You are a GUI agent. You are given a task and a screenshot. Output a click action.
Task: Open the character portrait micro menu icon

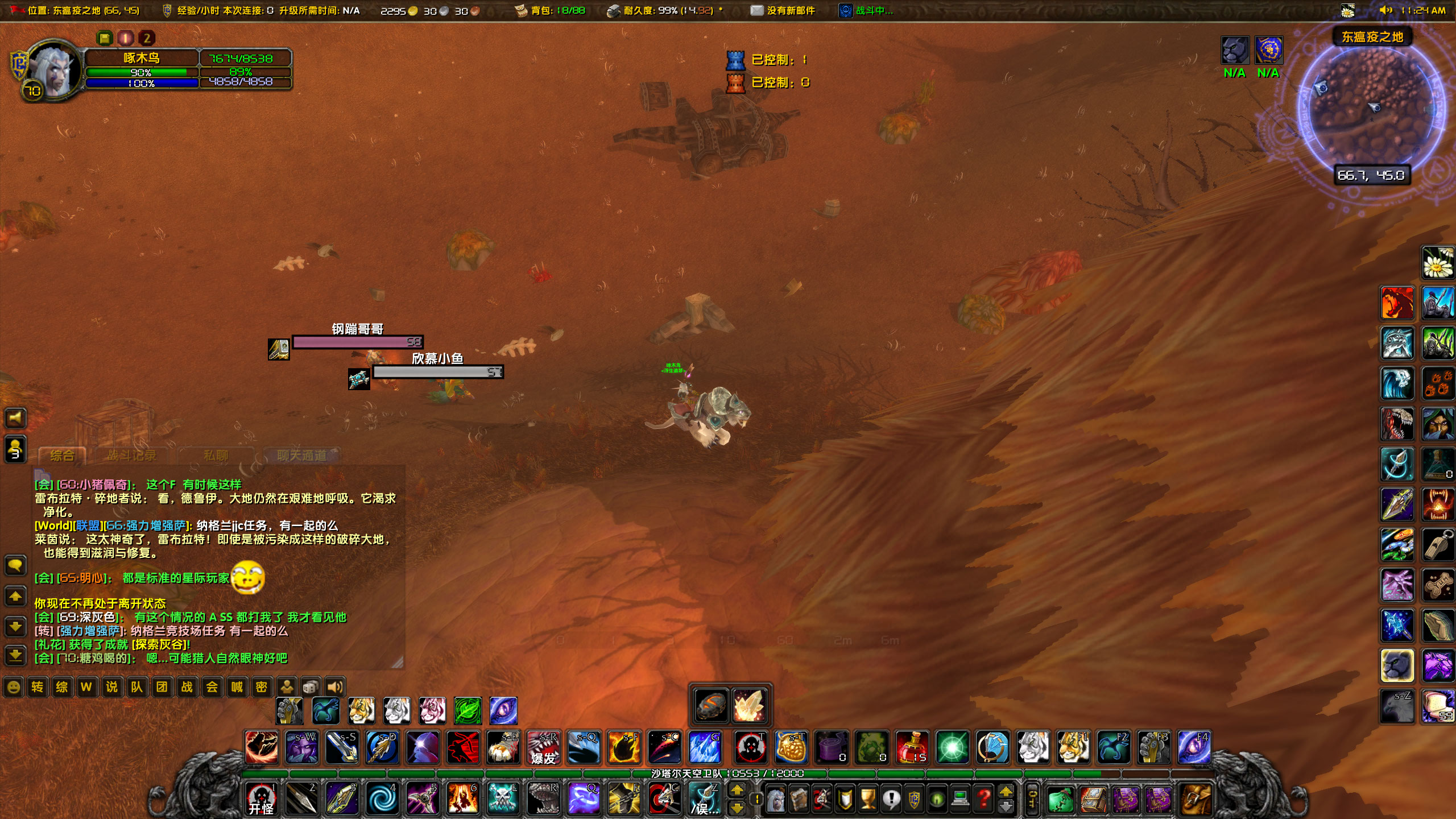tap(776, 799)
